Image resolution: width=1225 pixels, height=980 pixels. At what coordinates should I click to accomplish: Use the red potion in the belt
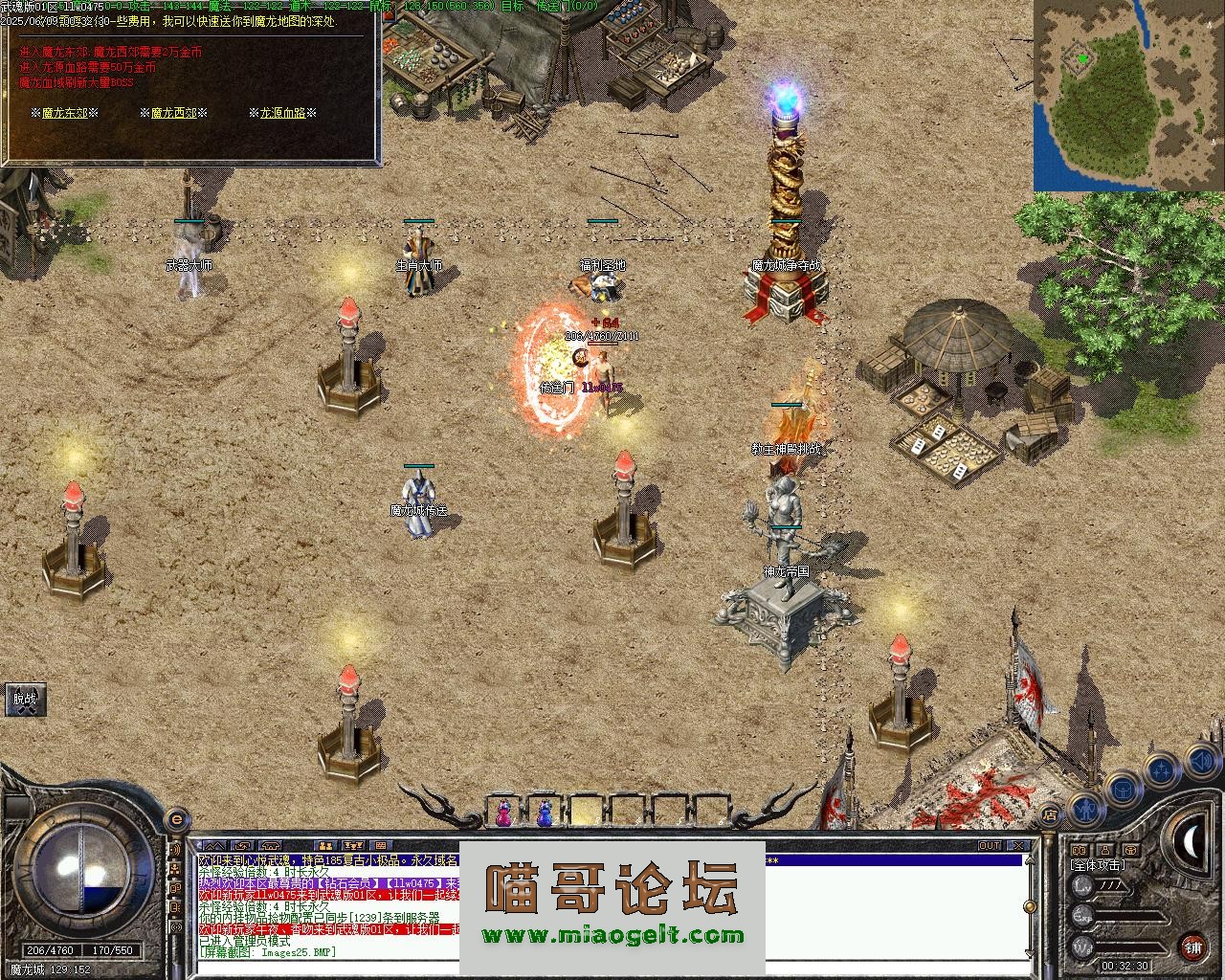(x=502, y=812)
